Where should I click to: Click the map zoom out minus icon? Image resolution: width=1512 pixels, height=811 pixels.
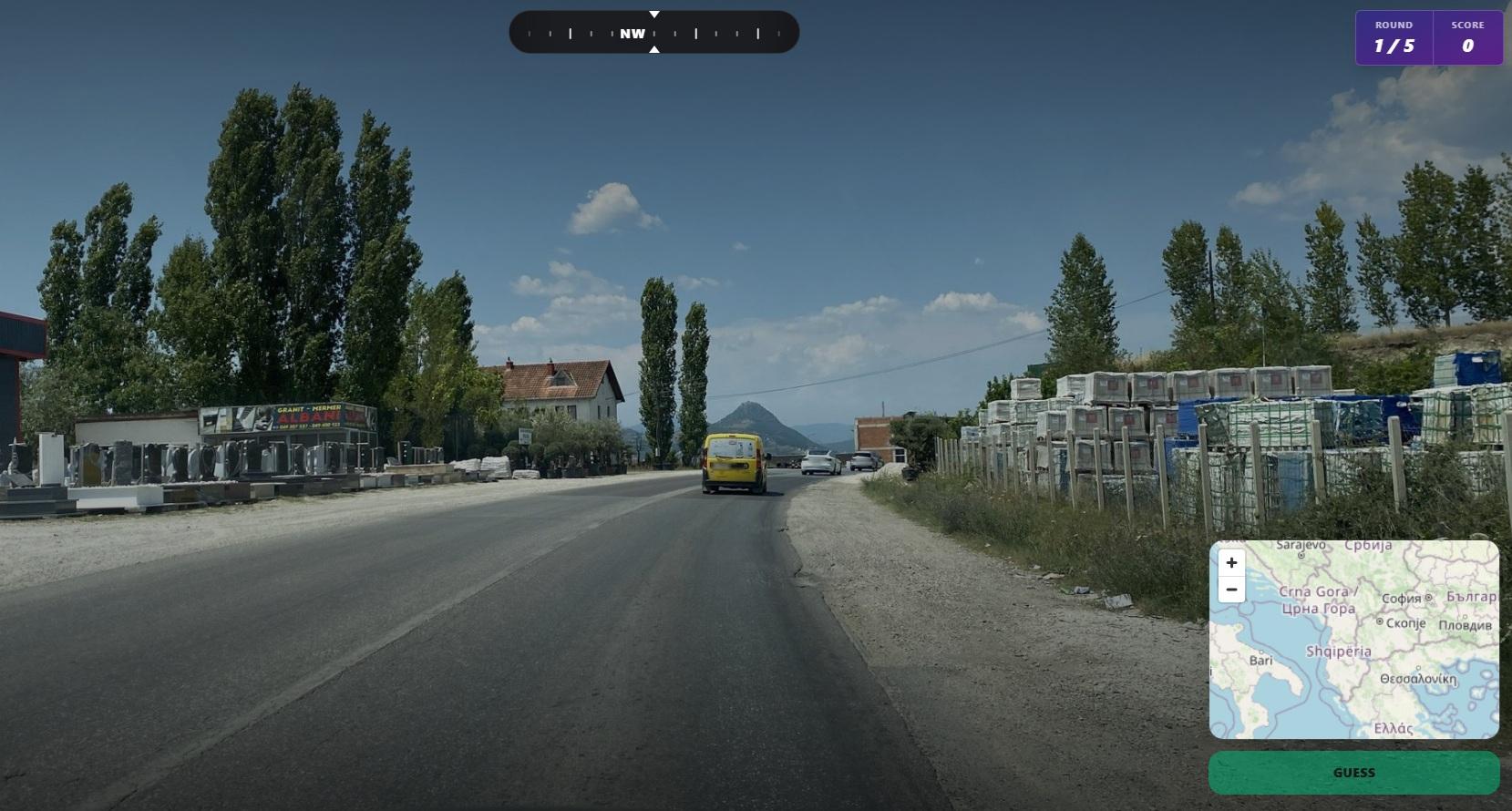coord(1231,590)
